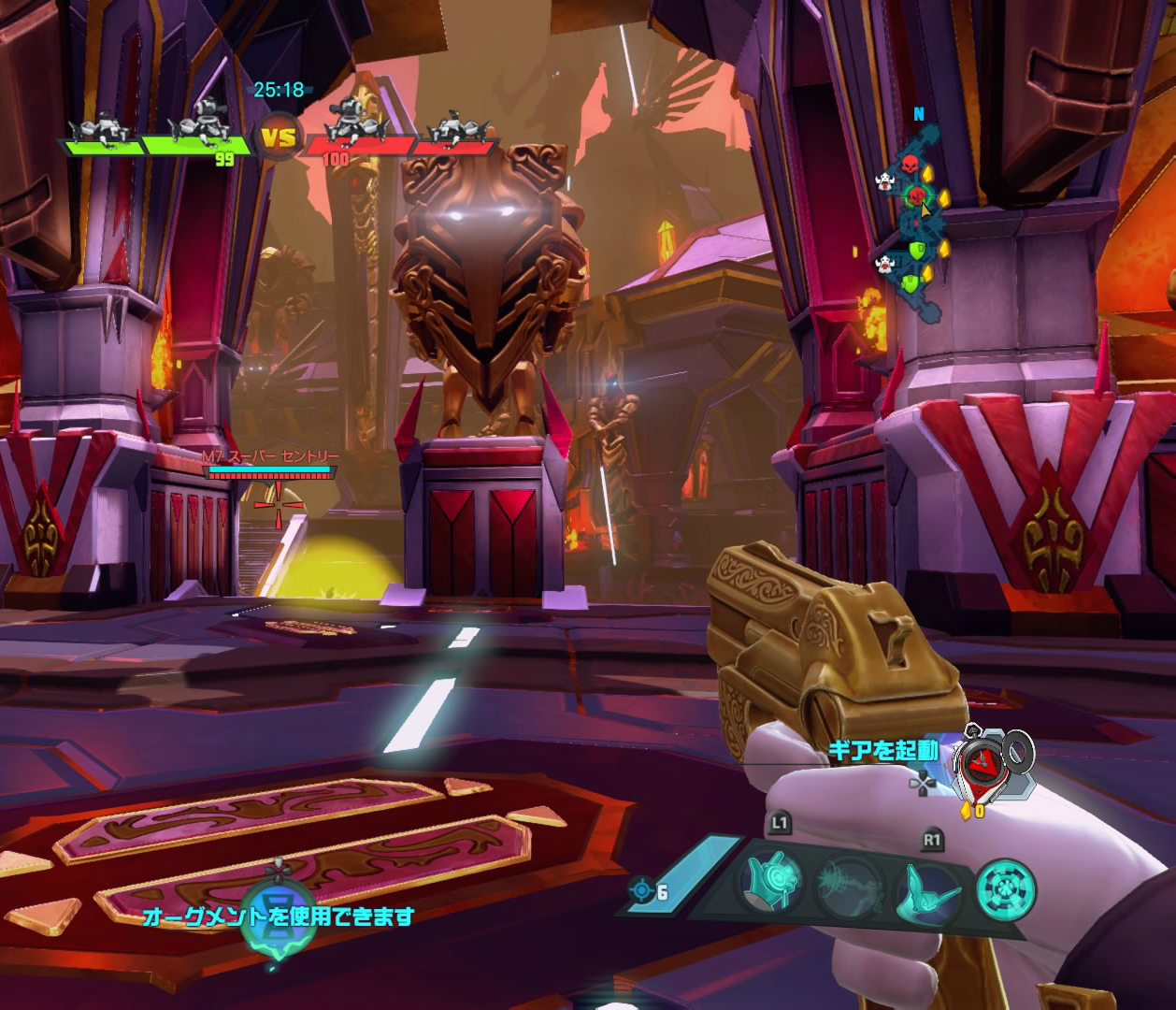
Task: Select the faded whirlwind ability icon
Action: tap(848, 887)
